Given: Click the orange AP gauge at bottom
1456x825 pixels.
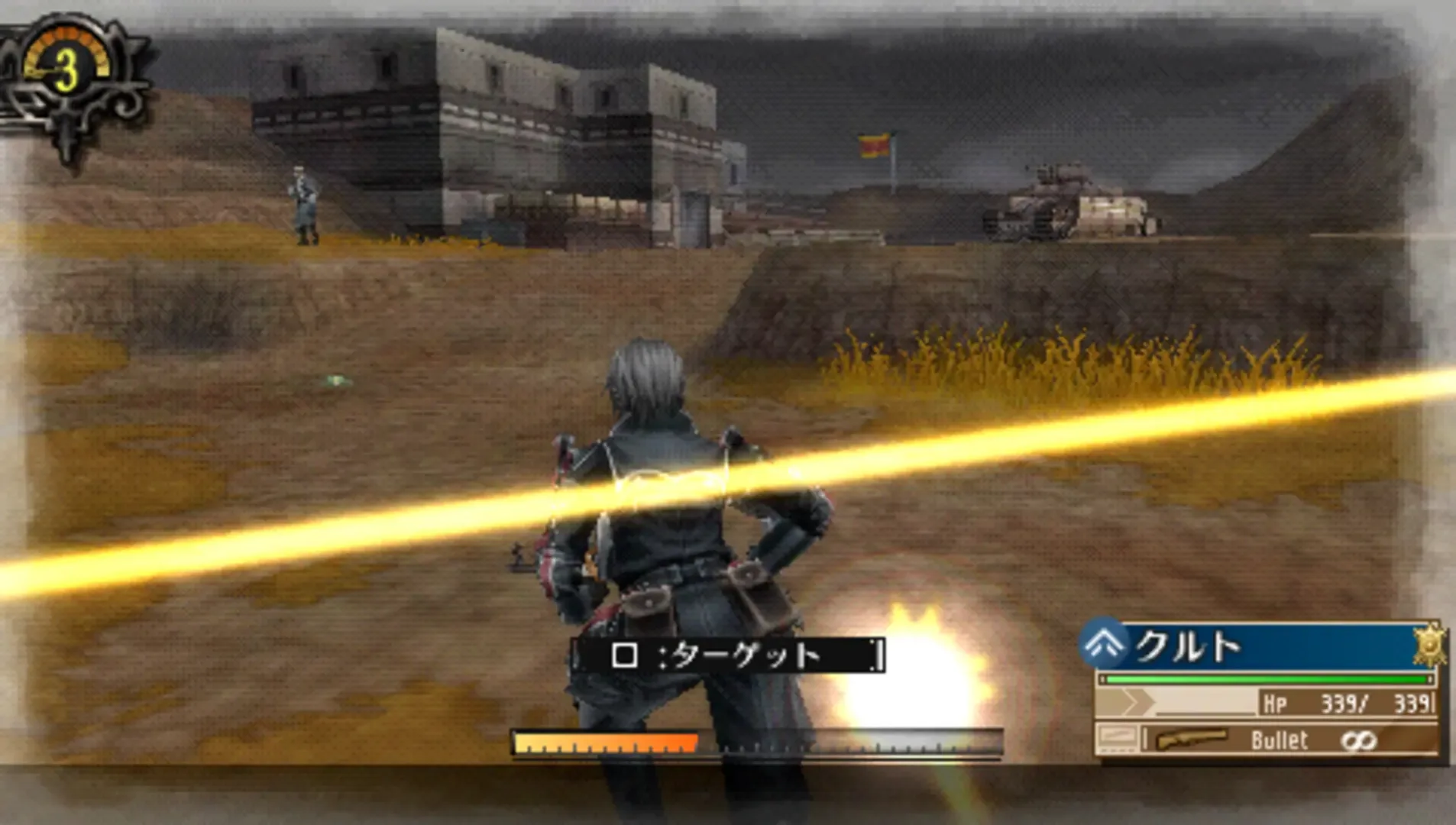Looking at the screenshot, I should point(603,740).
